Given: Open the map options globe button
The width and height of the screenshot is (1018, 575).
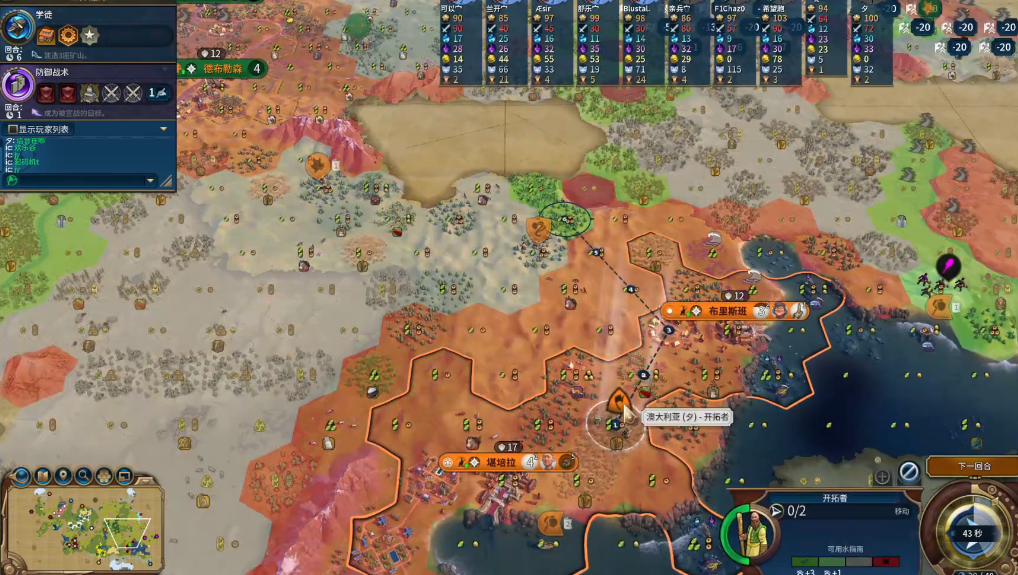Looking at the screenshot, I should click(20, 476).
